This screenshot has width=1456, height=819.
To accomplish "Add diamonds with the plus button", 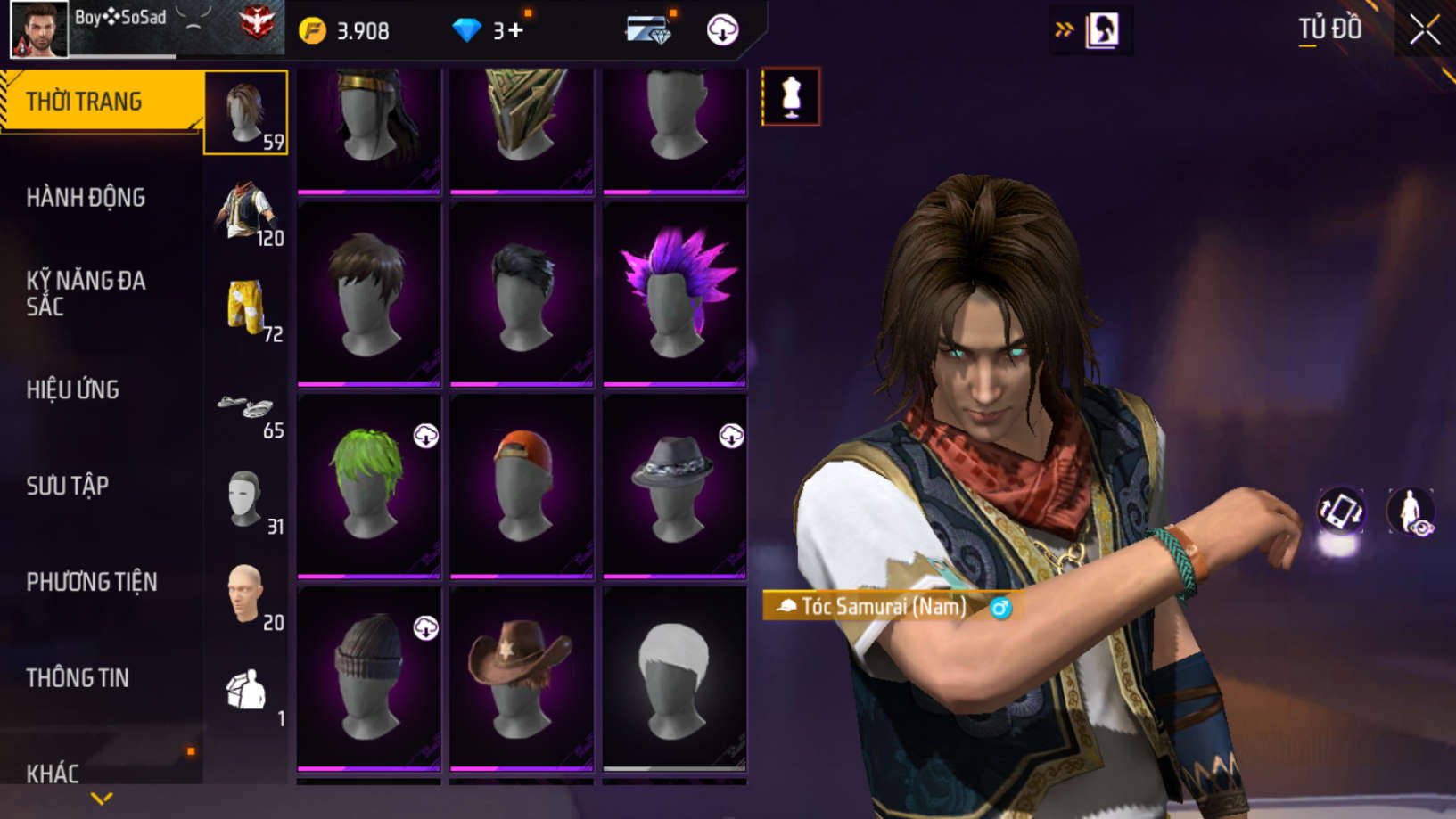I will click(515, 30).
